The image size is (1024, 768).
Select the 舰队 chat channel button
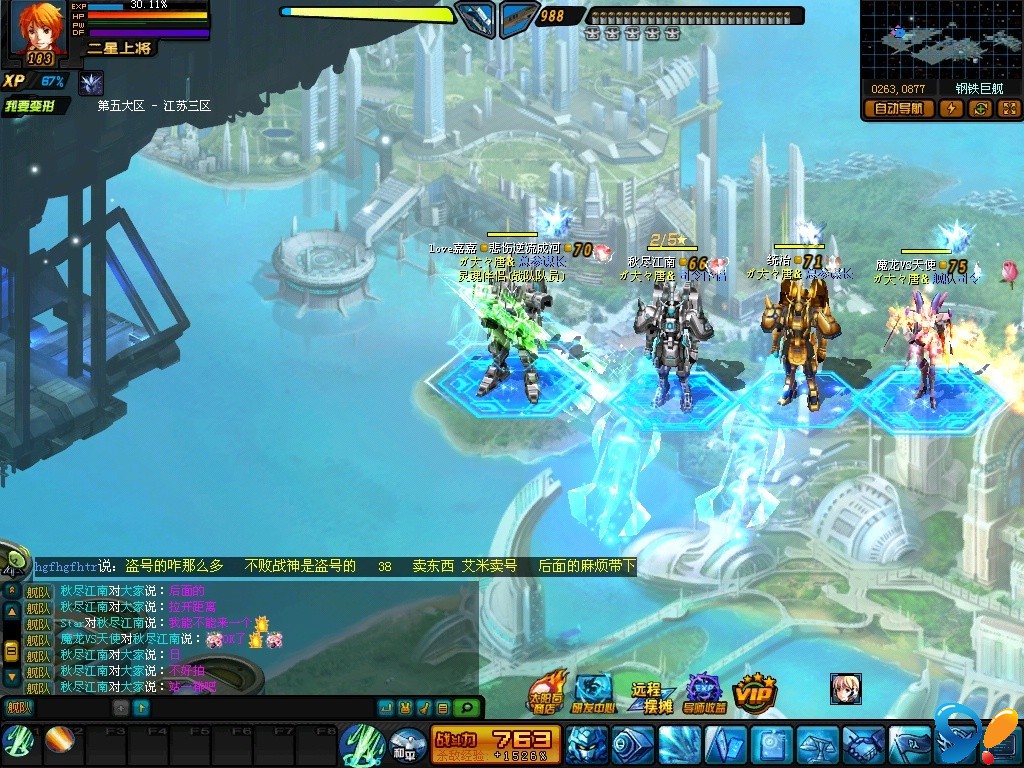click(18, 708)
